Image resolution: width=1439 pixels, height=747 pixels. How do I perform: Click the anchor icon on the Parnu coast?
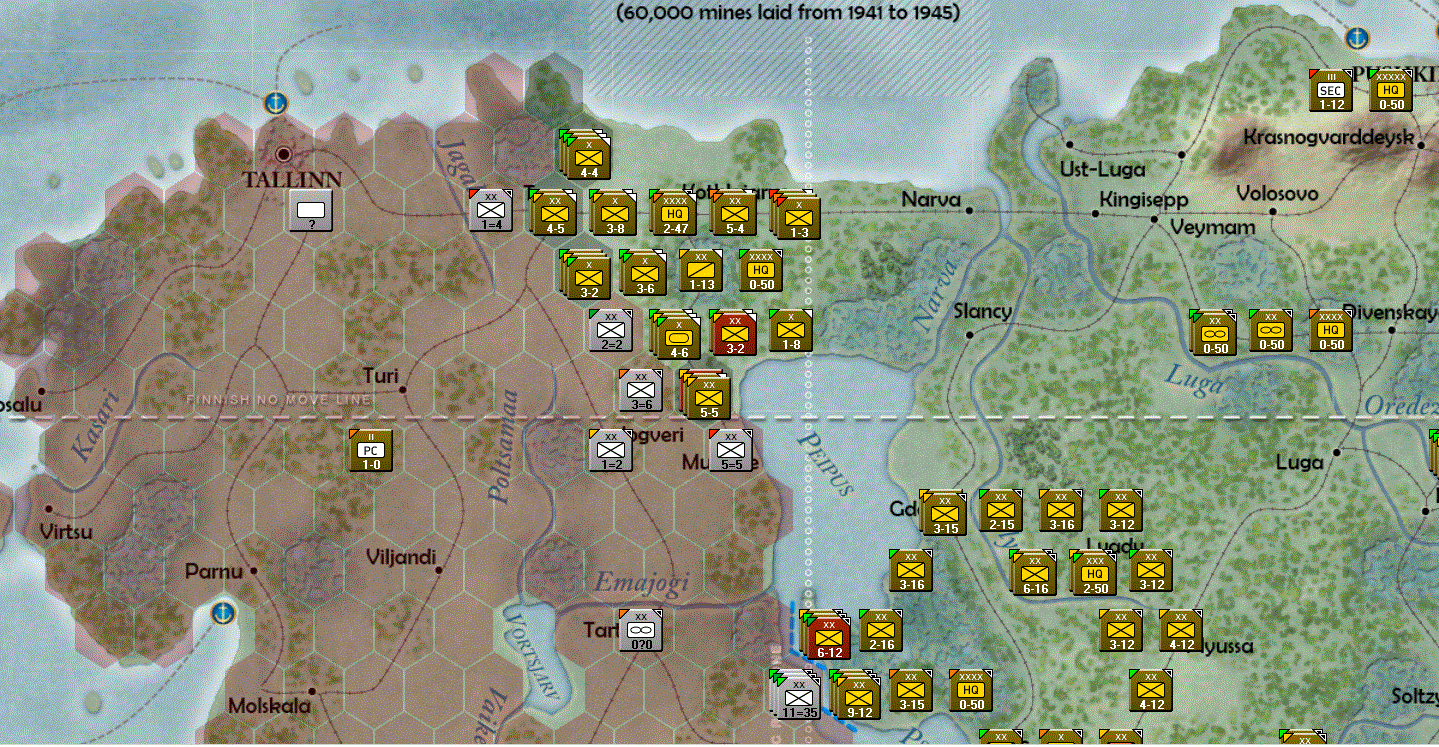[x=222, y=611]
